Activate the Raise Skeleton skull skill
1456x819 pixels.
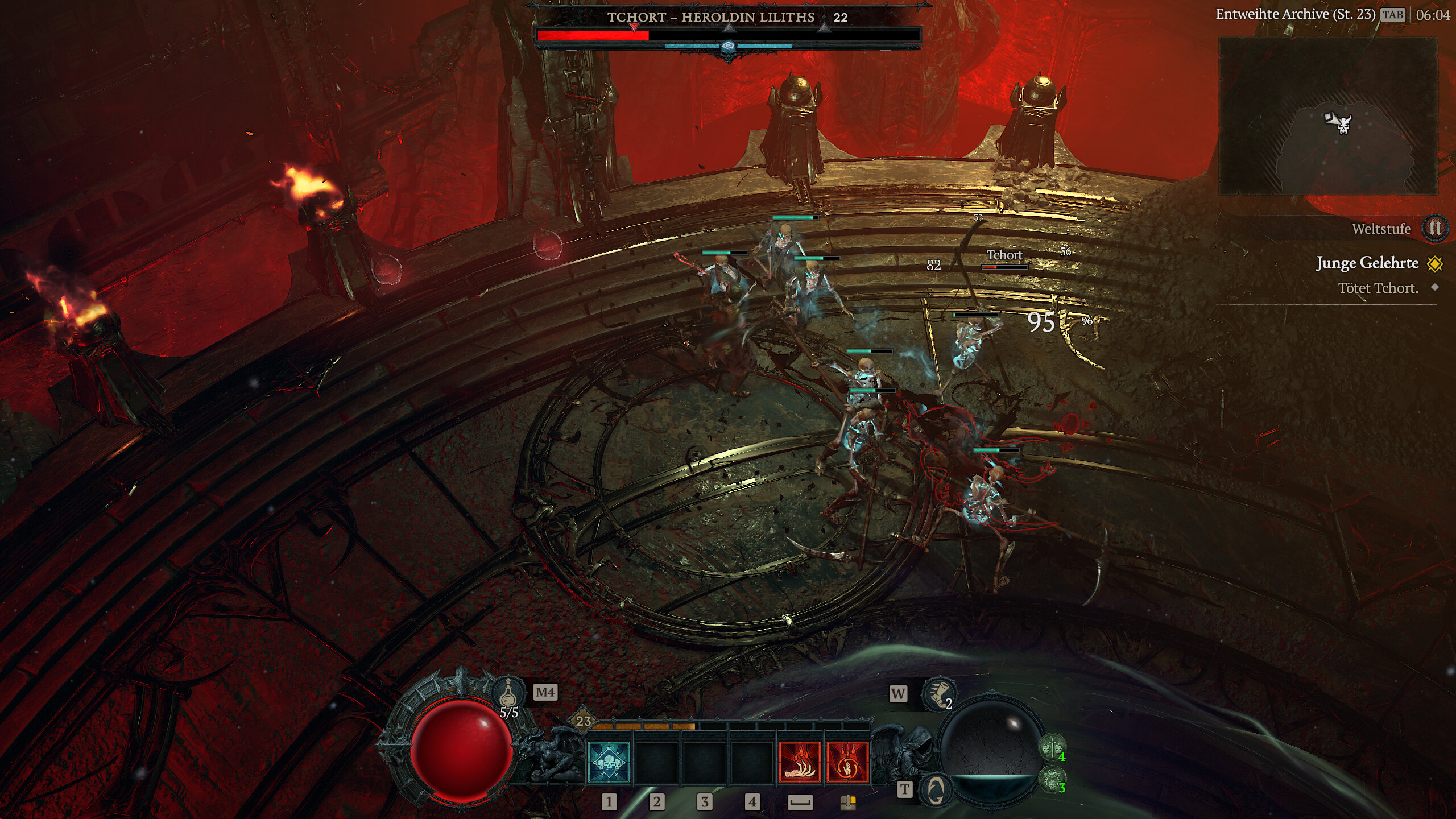pyautogui.click(x=609, y=762)
